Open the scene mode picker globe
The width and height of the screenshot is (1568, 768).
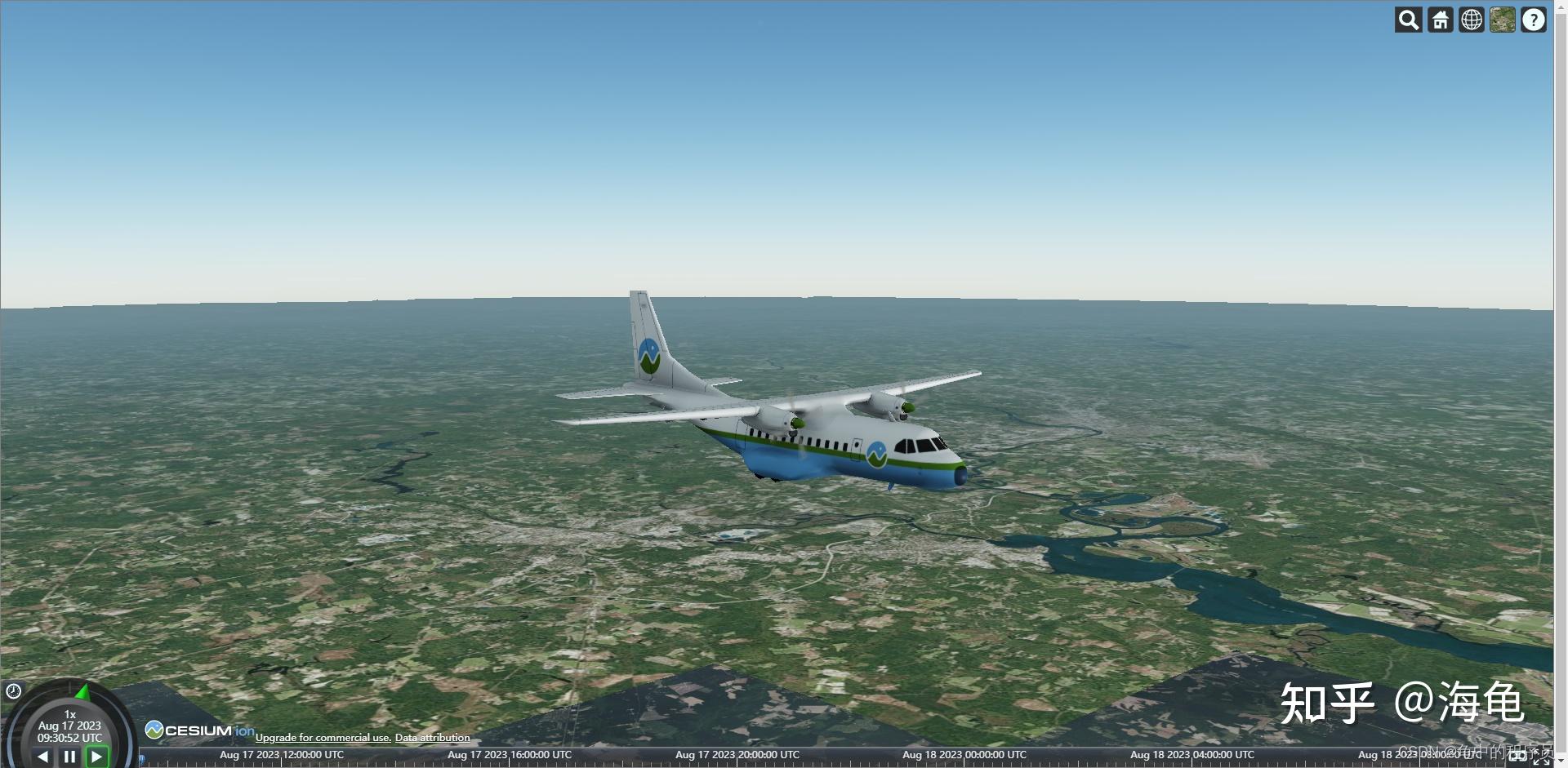coord(1472,20)
